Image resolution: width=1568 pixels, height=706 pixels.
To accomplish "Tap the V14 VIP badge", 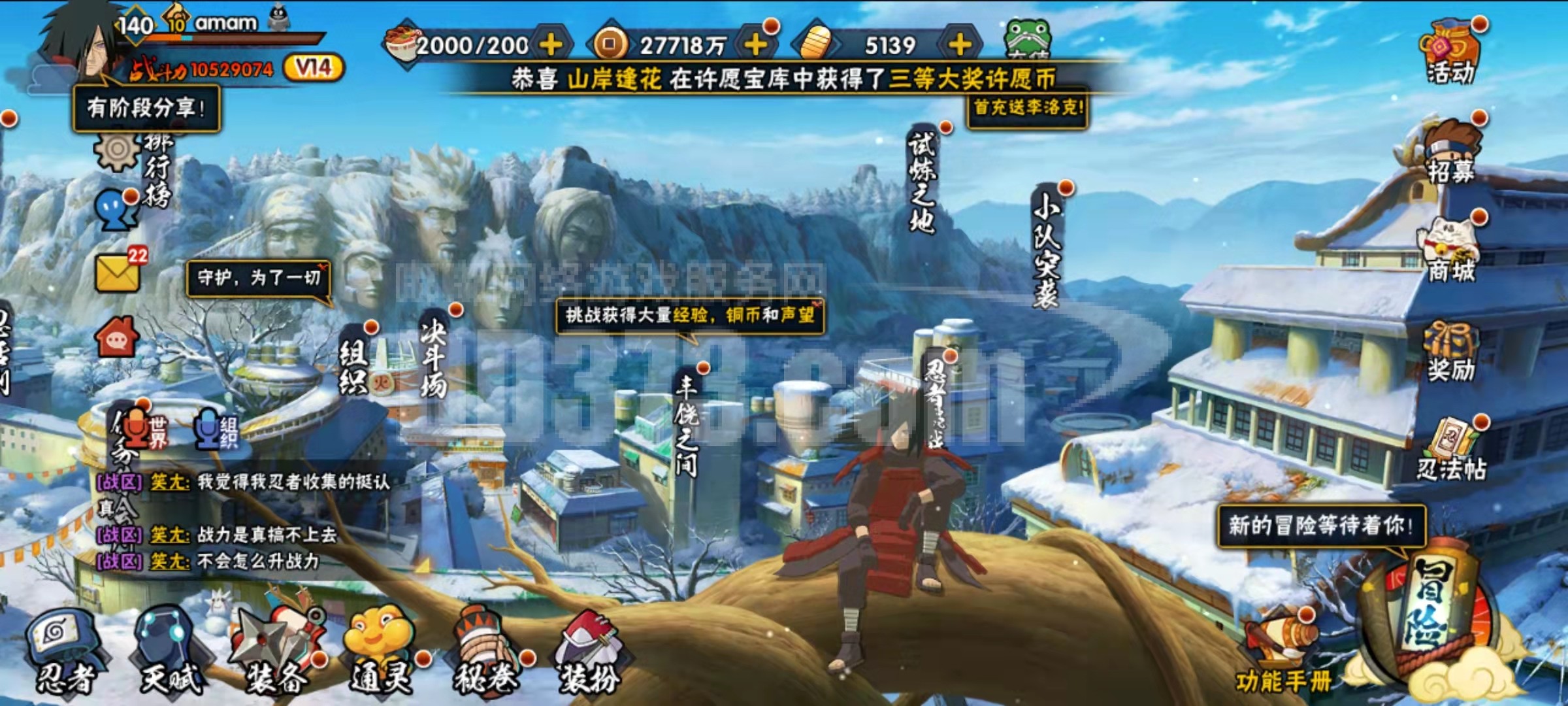I will [x=314, y=67].
